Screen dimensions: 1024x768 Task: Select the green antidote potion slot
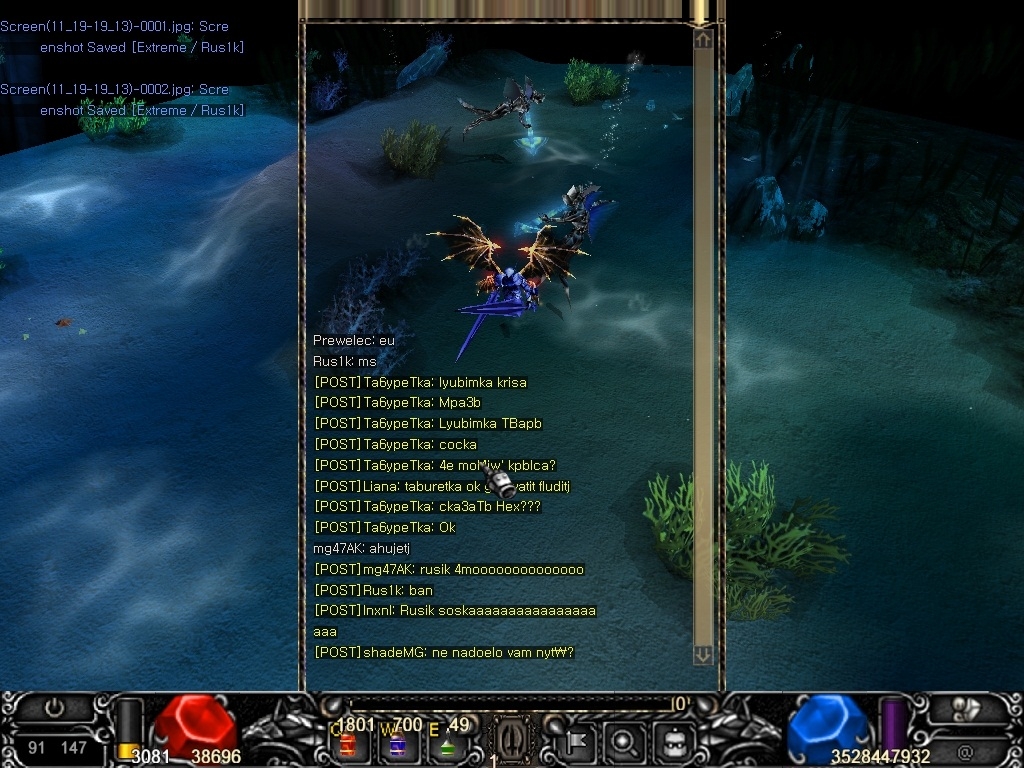click(x=446, y=746)
